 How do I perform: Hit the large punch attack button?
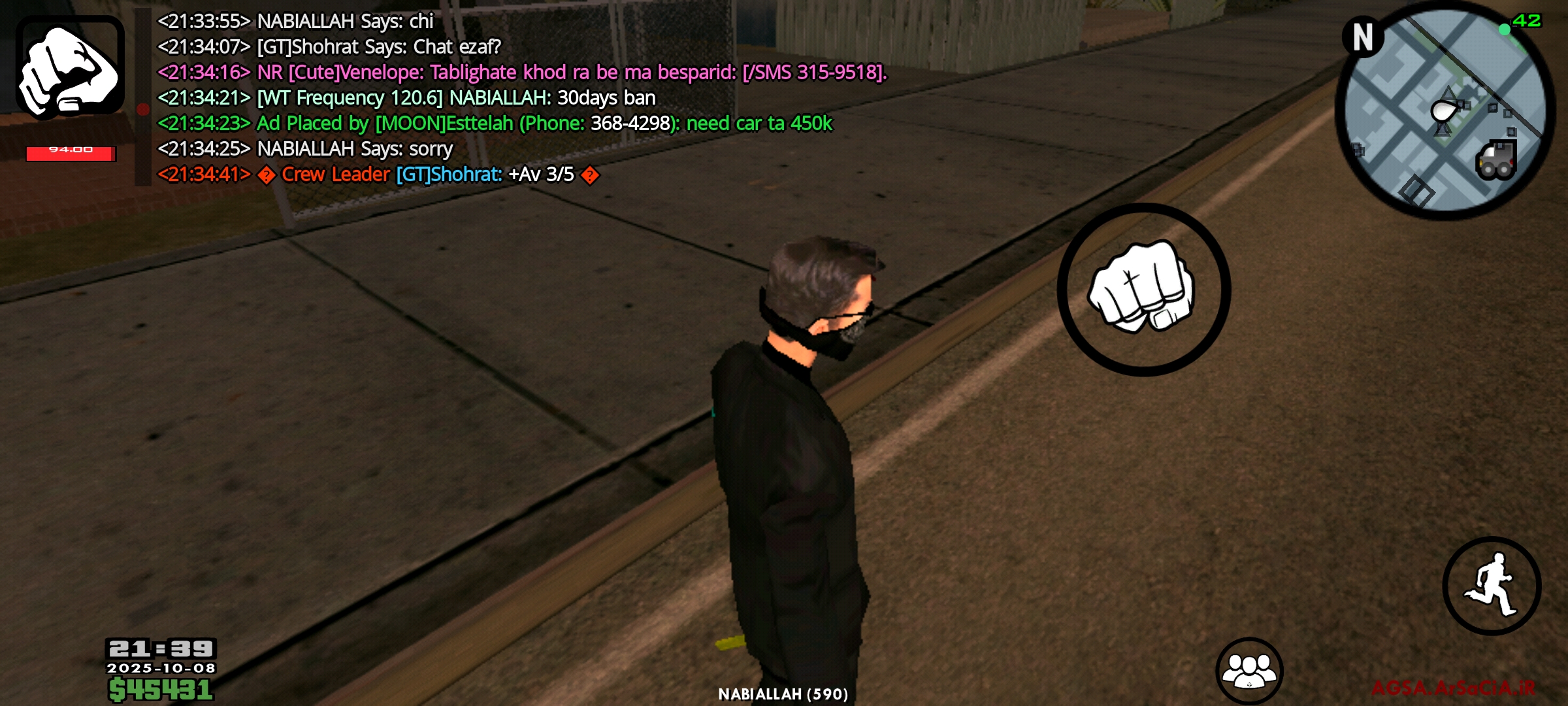1143,289
